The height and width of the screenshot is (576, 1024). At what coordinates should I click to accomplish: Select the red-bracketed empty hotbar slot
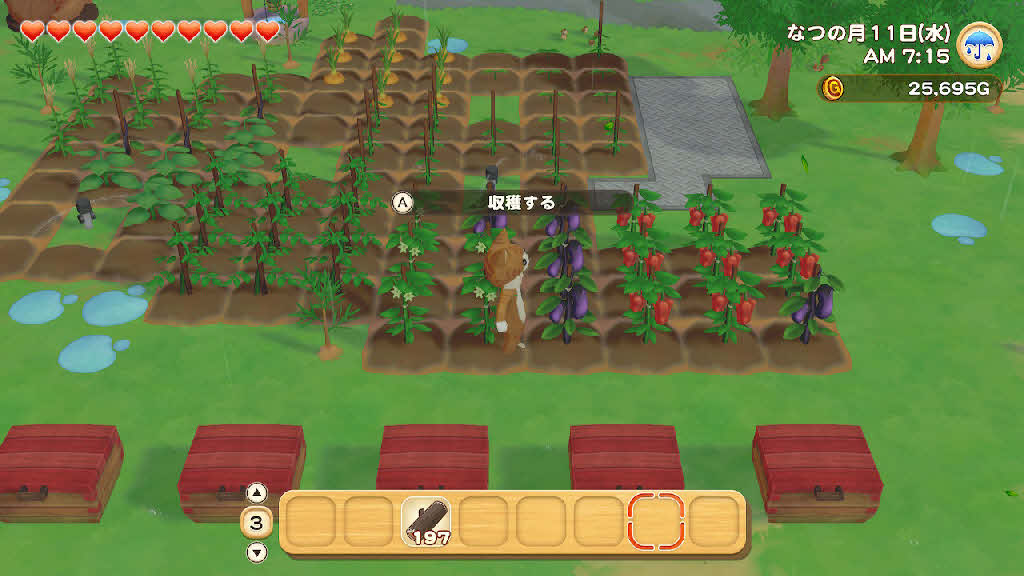click(656, 521)
